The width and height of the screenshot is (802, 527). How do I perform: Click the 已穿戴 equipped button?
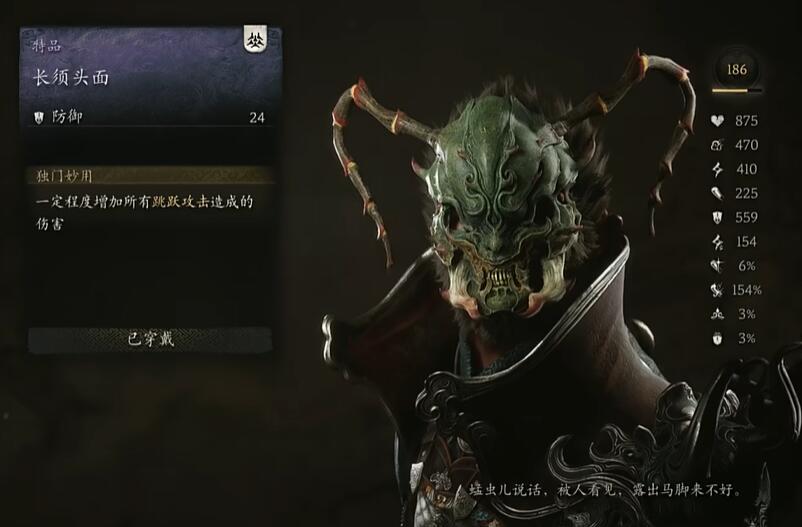(x=151, y=339)
